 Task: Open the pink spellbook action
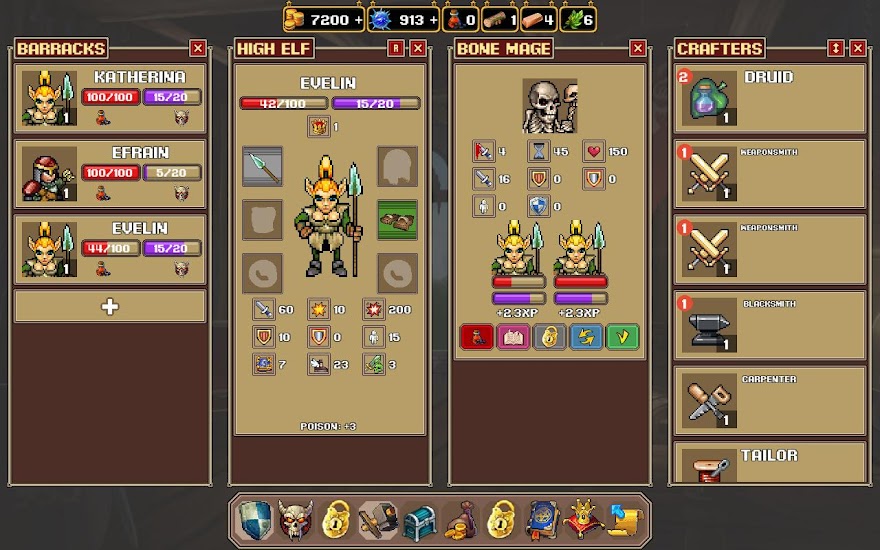513,337
